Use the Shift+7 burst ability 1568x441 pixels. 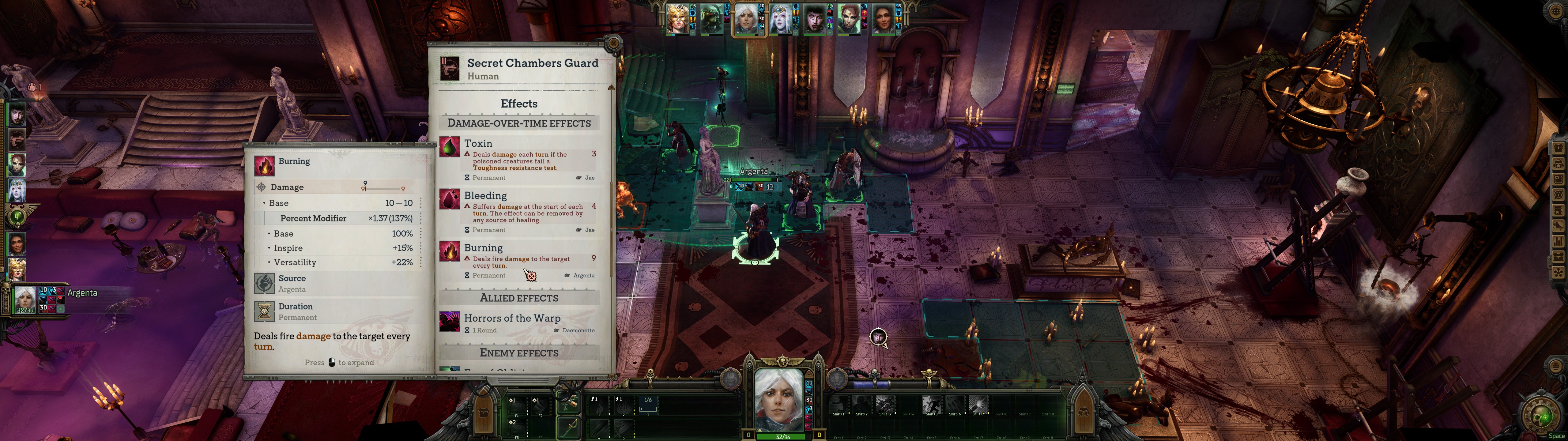[x=978, y=405]
